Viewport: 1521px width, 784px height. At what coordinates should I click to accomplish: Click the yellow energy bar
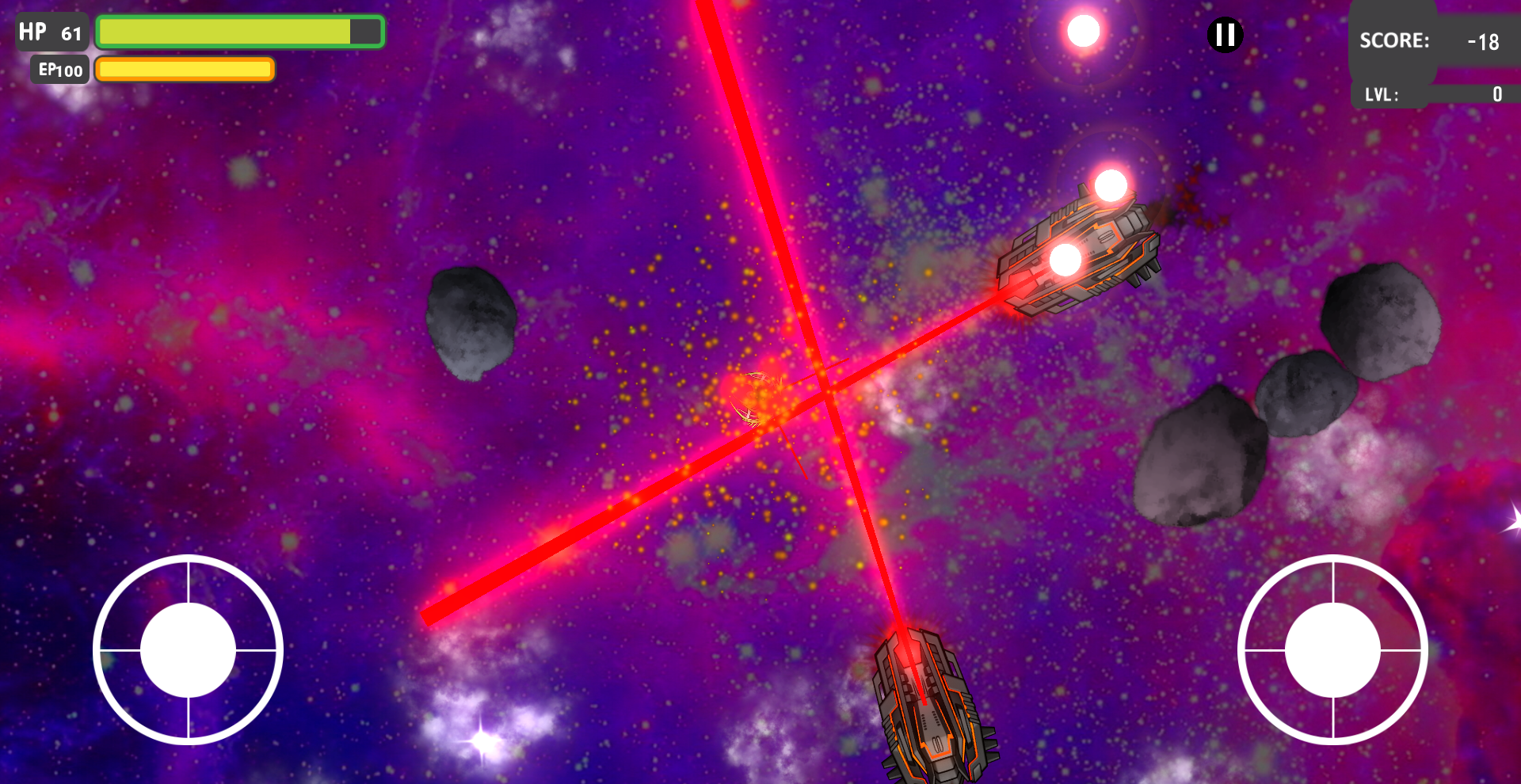(184, 70)
